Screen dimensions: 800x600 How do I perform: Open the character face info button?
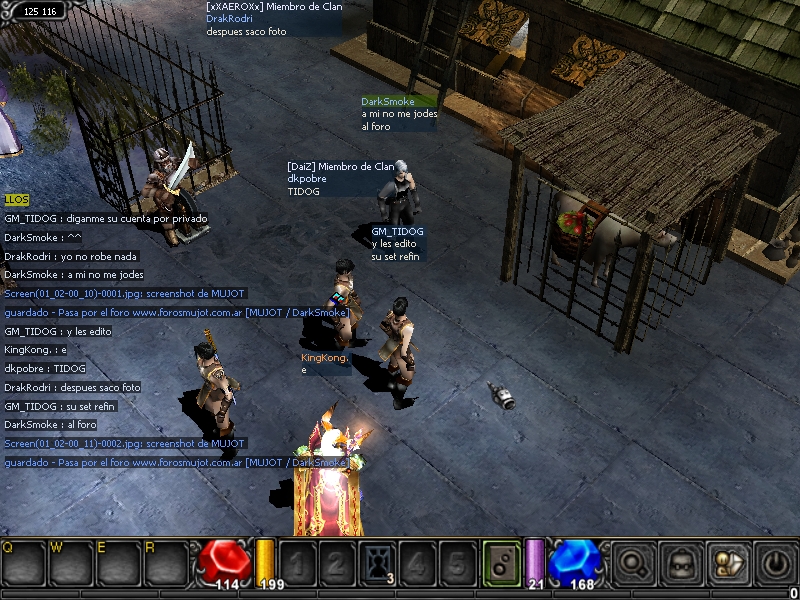pos(680,563)
